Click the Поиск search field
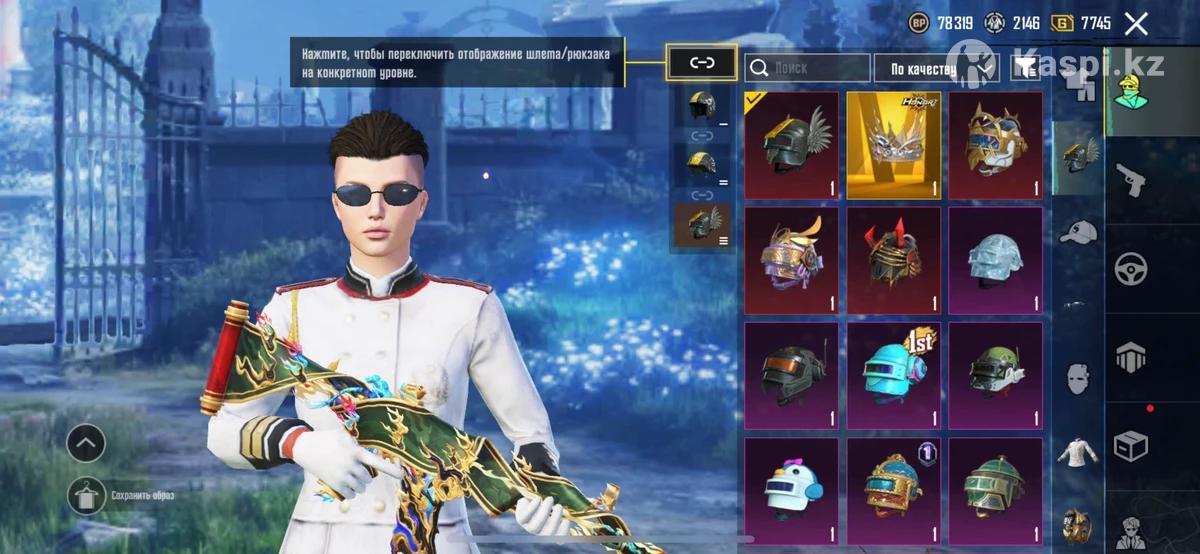The height and width of the screenshot is (554, 1200). [x=808, y=68]
